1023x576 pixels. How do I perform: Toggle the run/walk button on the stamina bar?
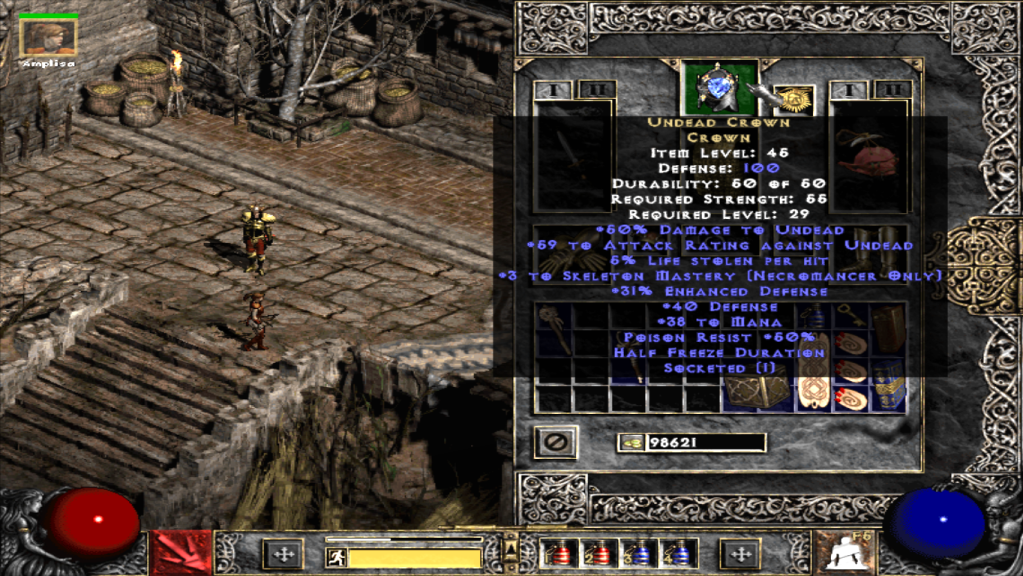click(337, 557)
